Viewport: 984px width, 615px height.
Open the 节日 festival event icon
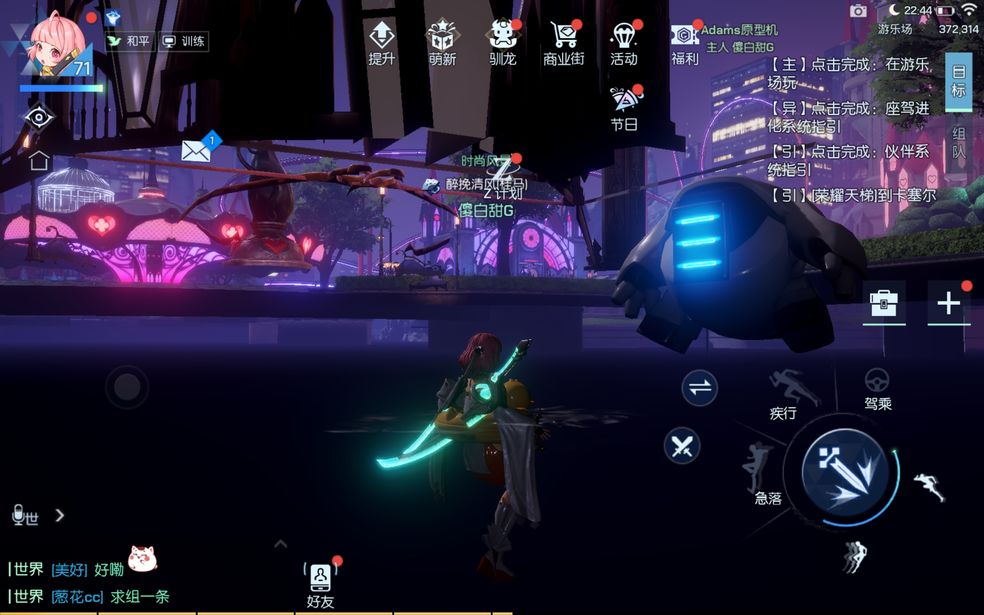click(624, 107)
